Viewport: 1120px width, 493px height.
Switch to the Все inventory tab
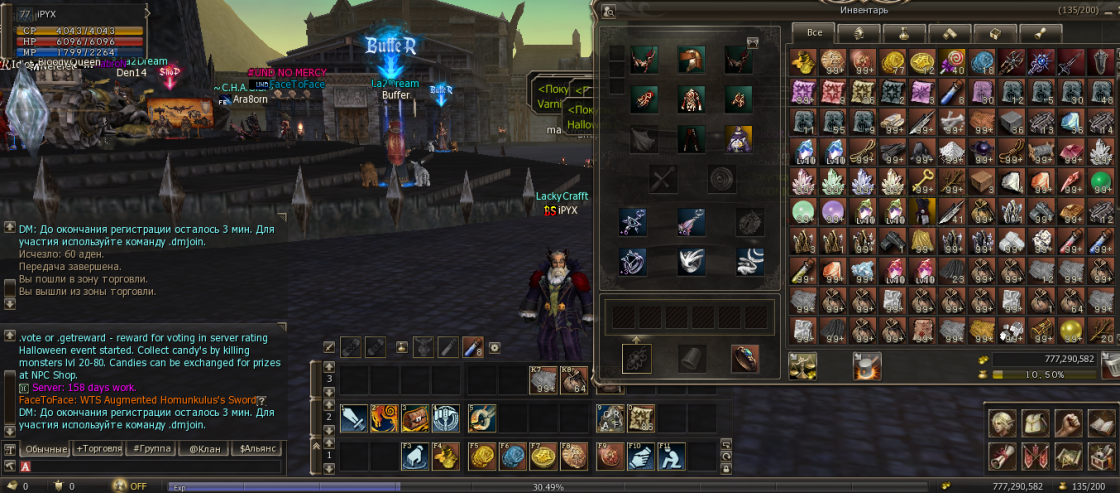point(815,32)
